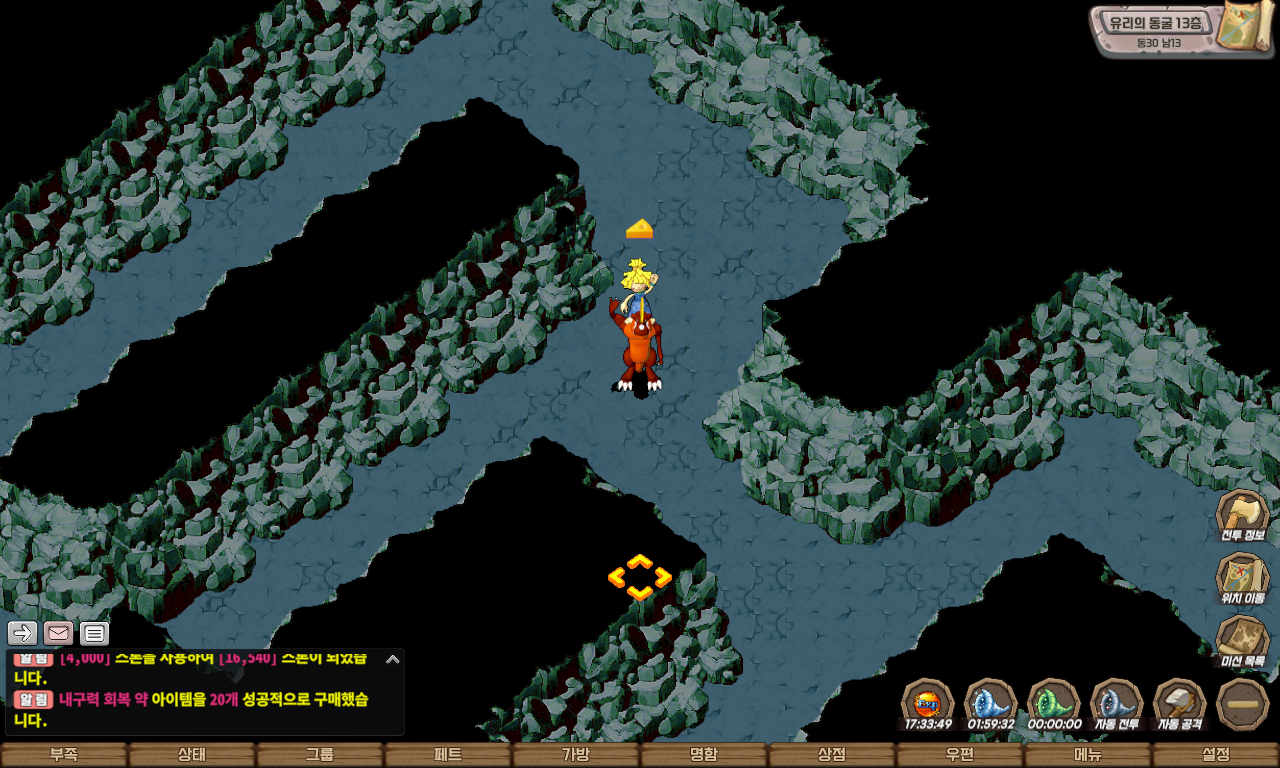Open the 페트 (pet) menu
Image resolution: width=1280 pixels, height=768 pixels.
coord(448,755)
